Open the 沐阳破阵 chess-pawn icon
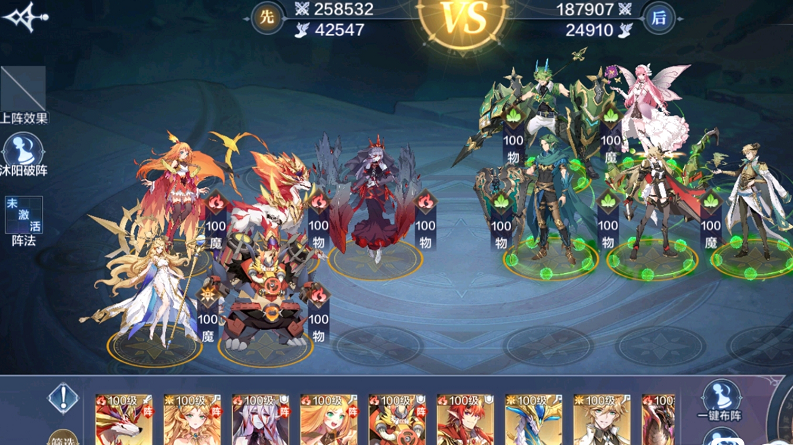Viewport: 793px width, 445px height. pyautogui.click(x=25, y=152)
